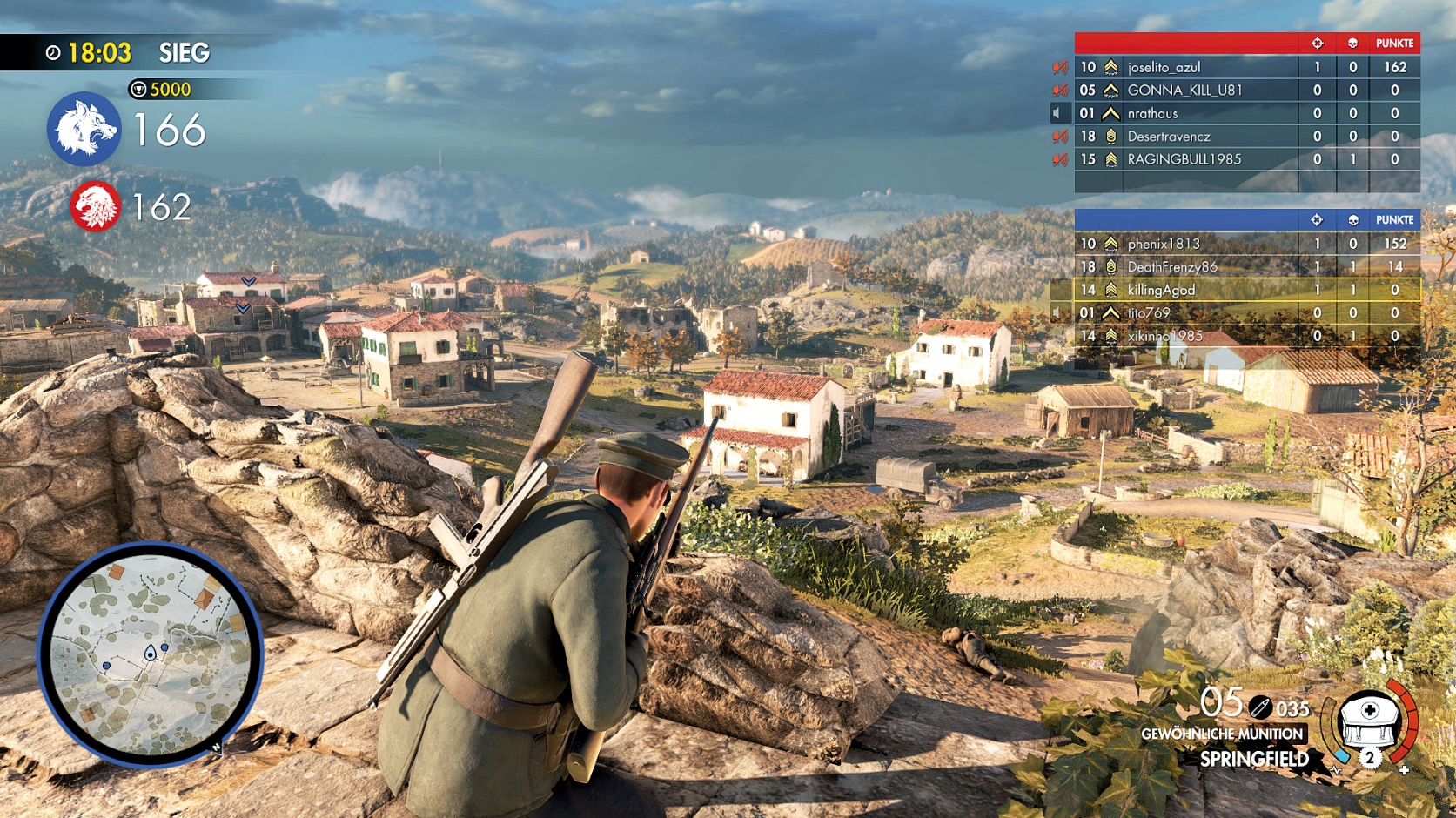Click DeathFrenzy86's sergeant rank badge
The image size is (1456, 818).
pyautogui.click(x=1110, y=268)
